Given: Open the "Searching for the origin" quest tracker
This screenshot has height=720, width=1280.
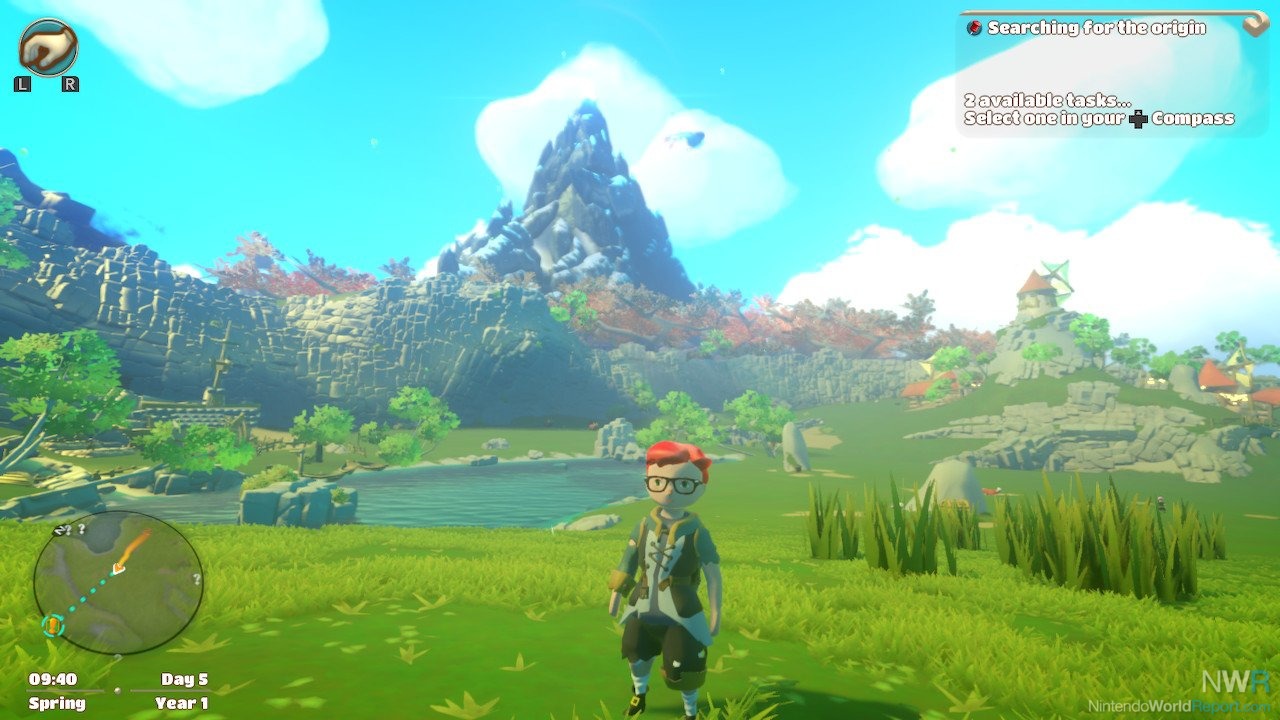Looking at the screenshot, I should (1096, 28).
